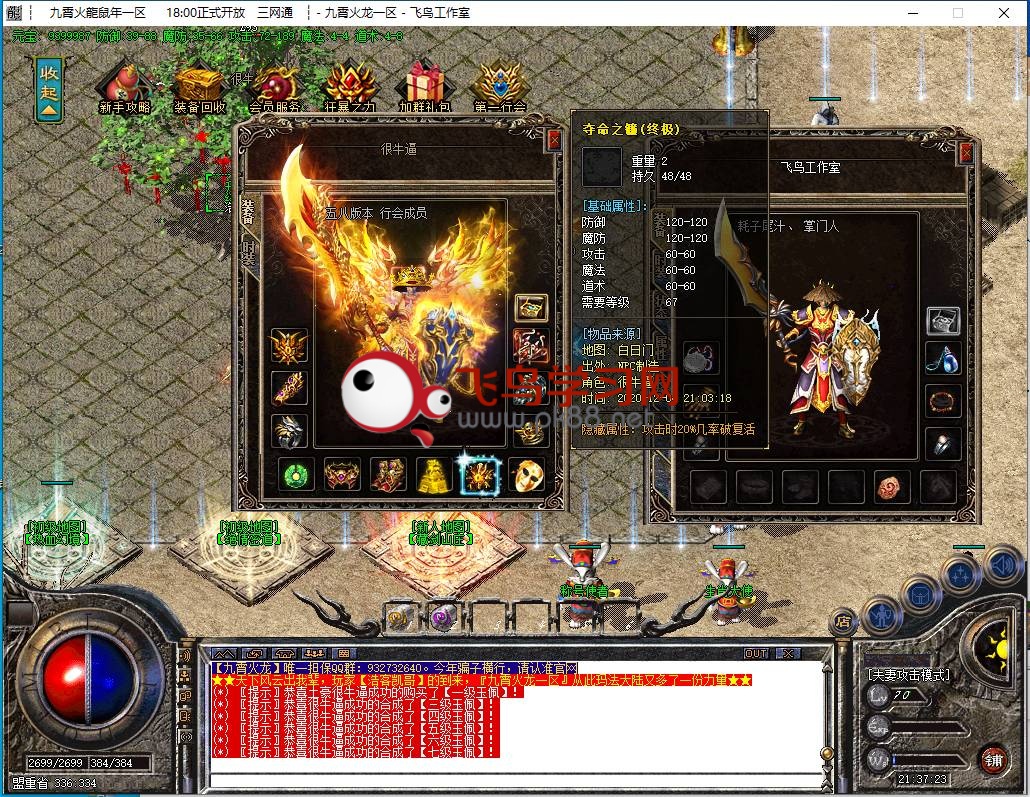Screen dimensions: 1030x797
Task: Open the 会员服务 member services
Action: [276, 87]
